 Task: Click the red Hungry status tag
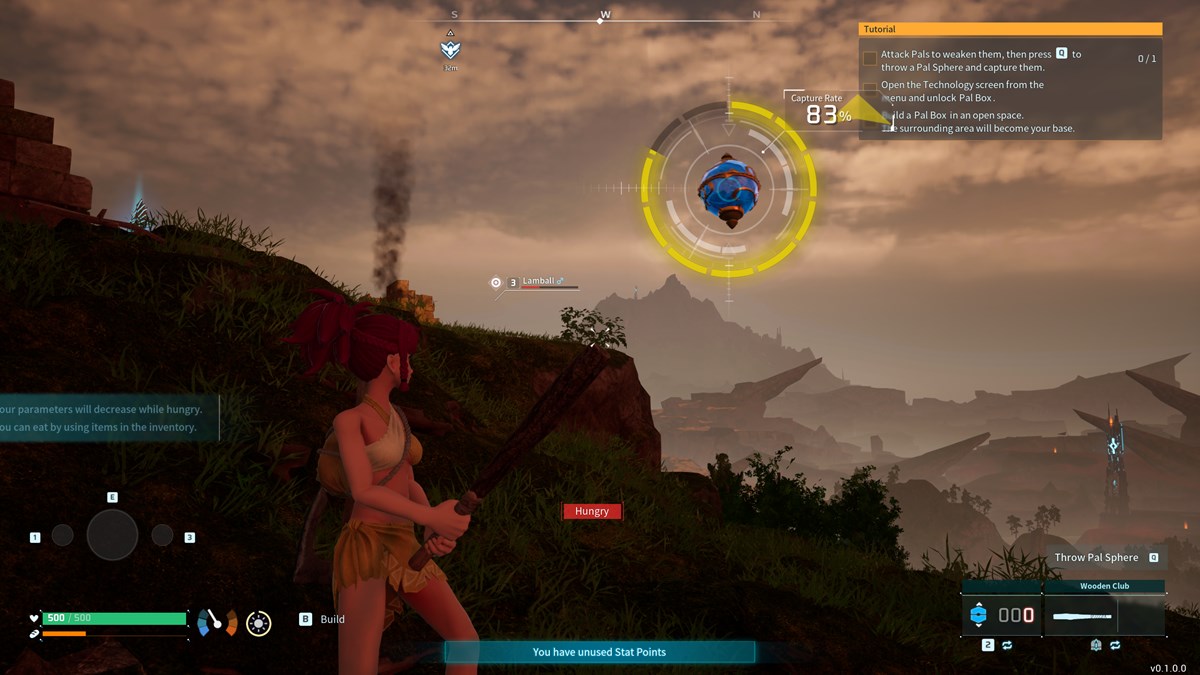click(592, 511)
